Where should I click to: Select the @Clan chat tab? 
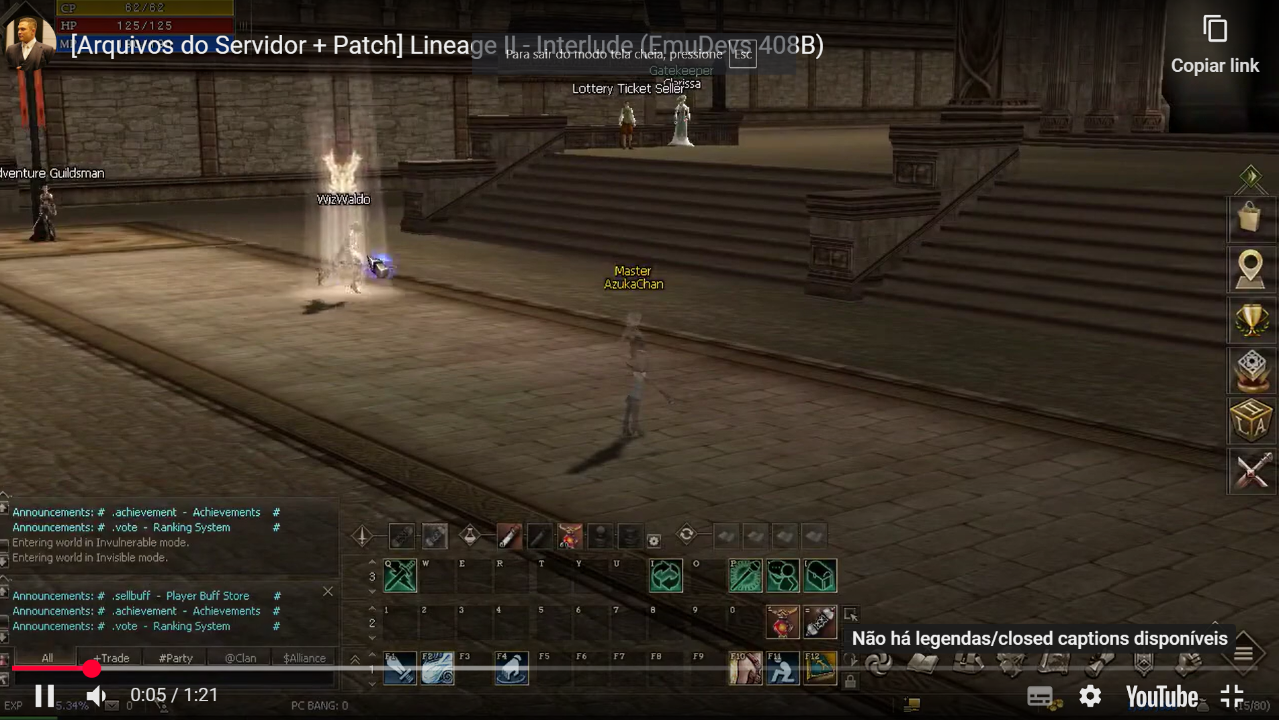[240, 658]
